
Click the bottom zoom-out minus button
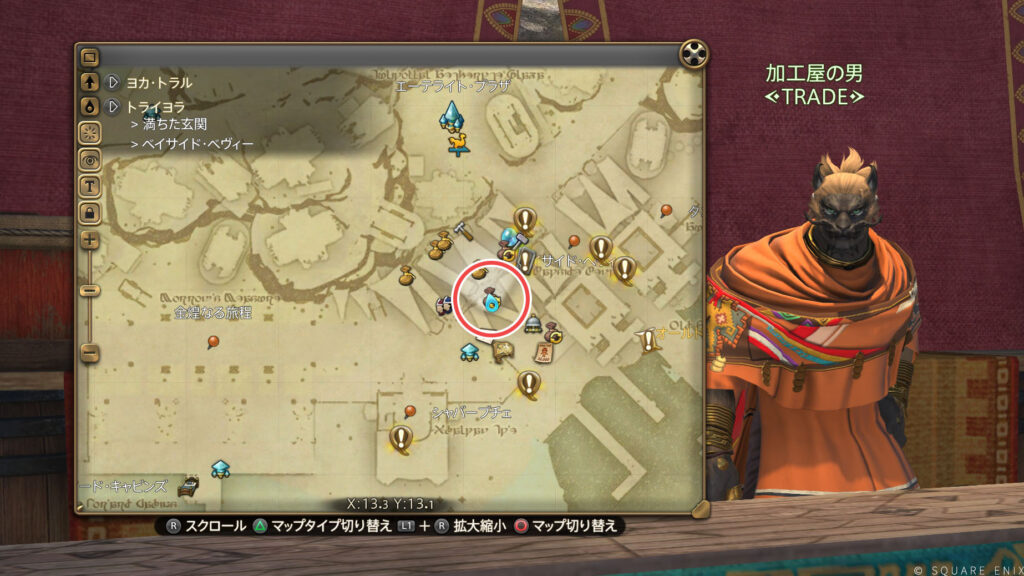pyautogui.click(x=90, y=353)
